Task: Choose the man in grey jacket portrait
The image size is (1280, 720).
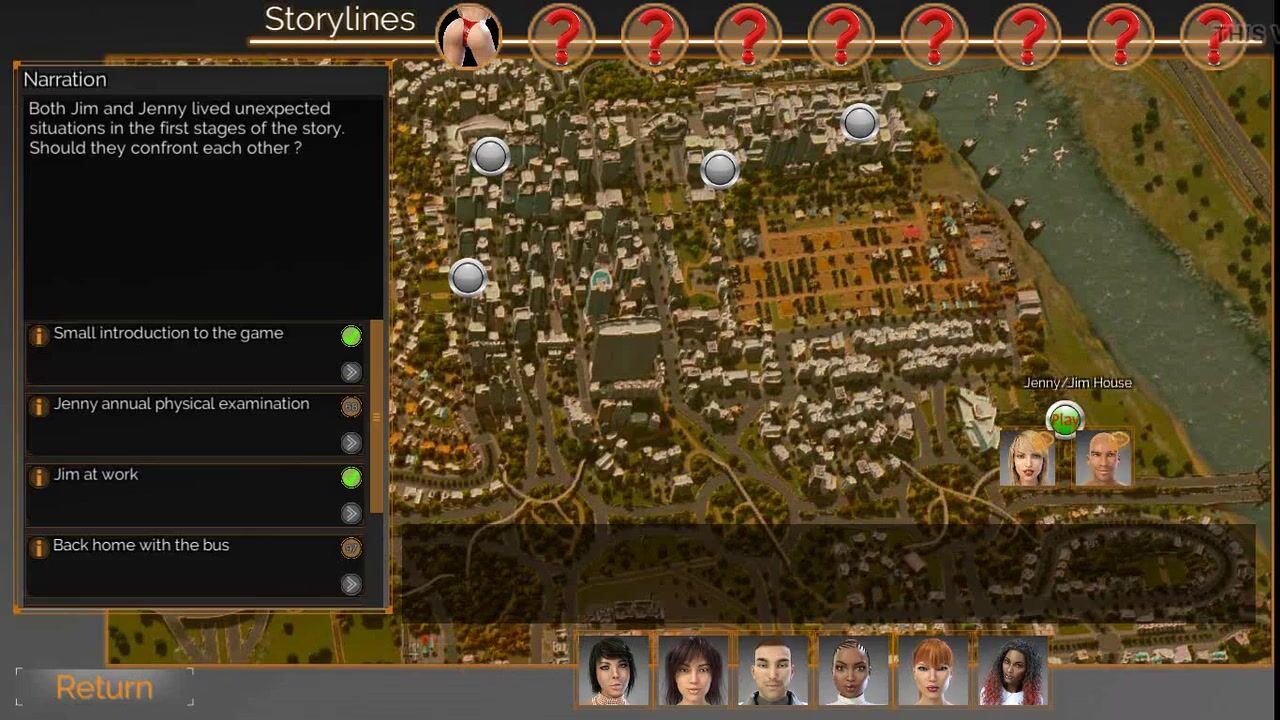Action: (x=774, y=670)
